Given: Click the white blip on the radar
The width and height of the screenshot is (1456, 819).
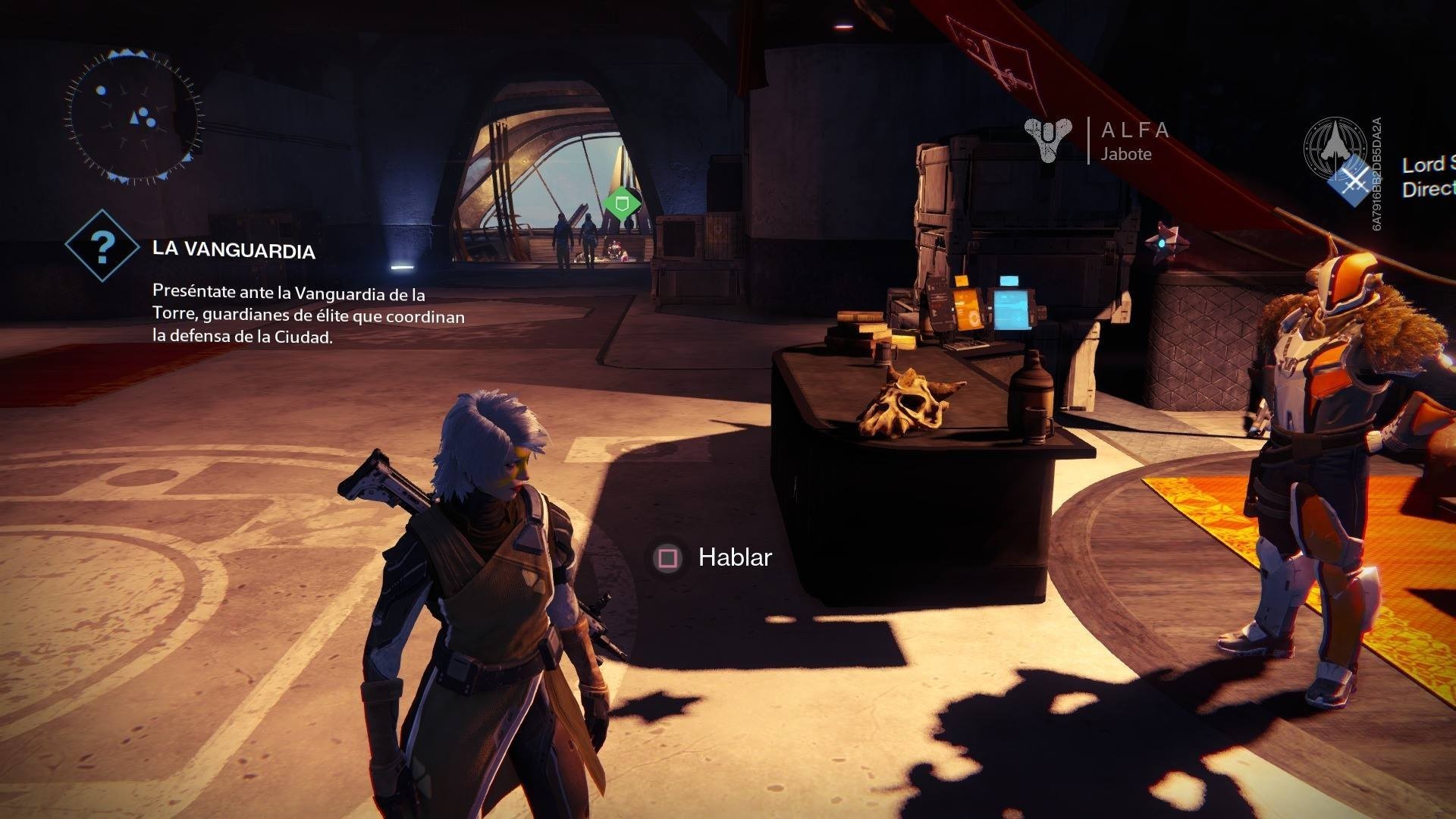Looking at the screenshot, I should (101, 90).
